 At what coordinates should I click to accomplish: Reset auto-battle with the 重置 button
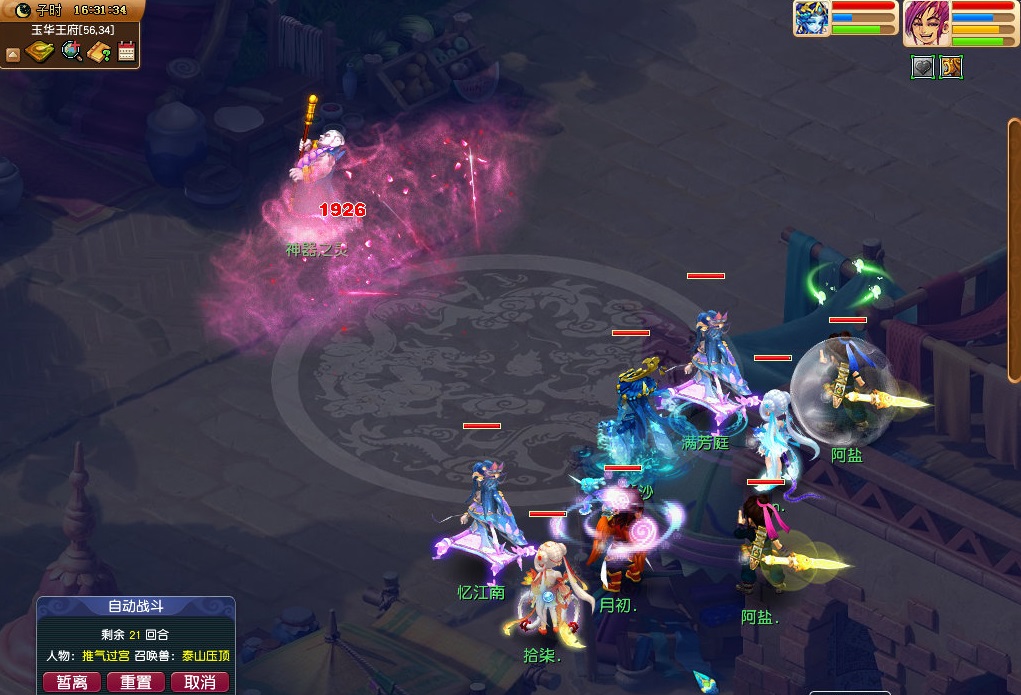(136, 682)
